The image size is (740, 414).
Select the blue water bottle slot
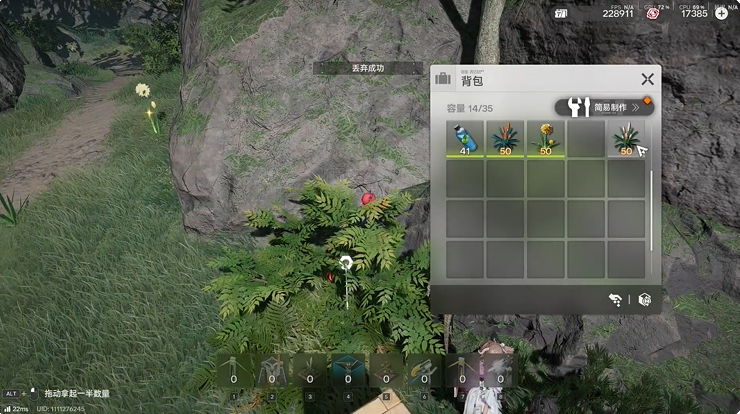pyautogui.click(x=465, y=139)
